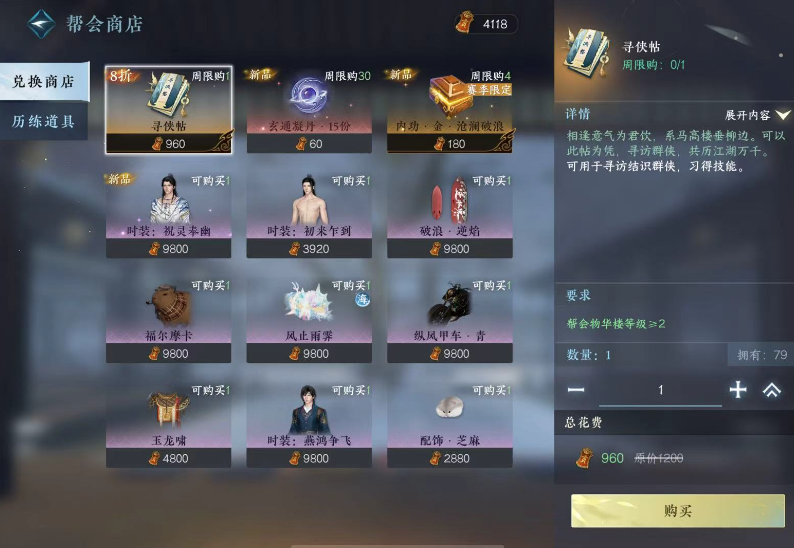The height and width of the screenshot is (548, 794).
Task: Switch to the 兑换商店 tab
Action: (x=44, y=82)
